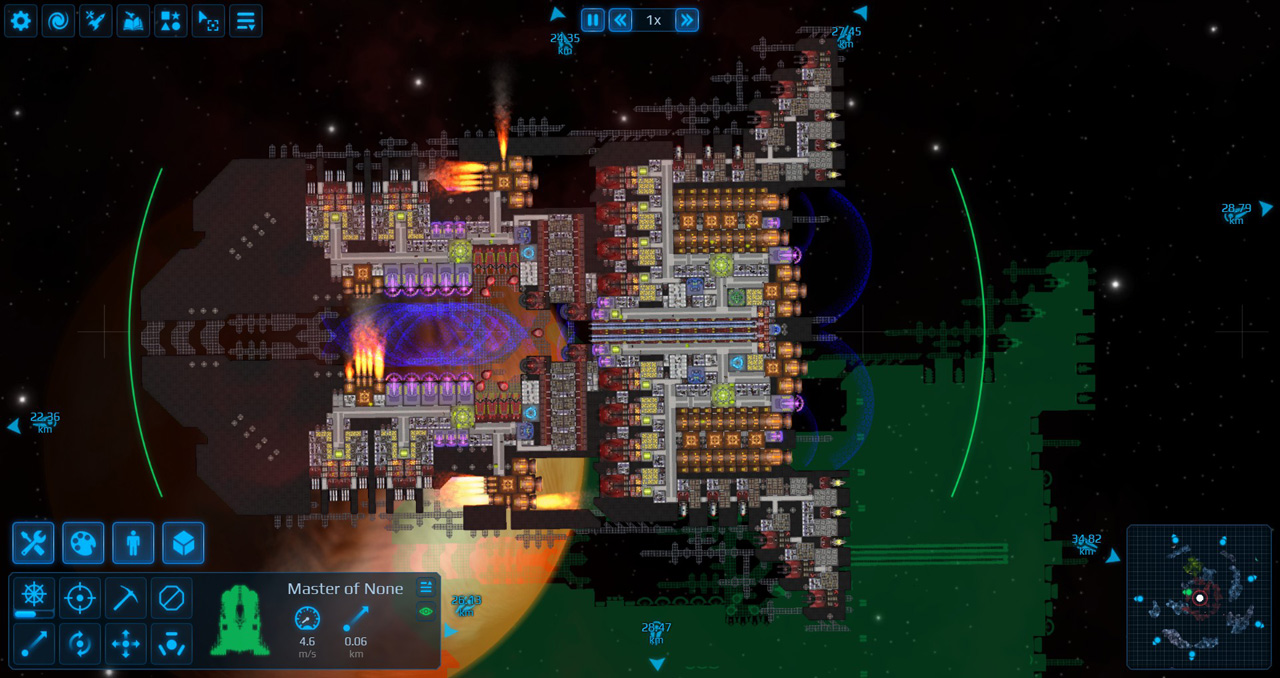Open the paint palette mode
The height and width of the screenshot is (678, 1280).
pyautogui.click(x=83, y=543)
